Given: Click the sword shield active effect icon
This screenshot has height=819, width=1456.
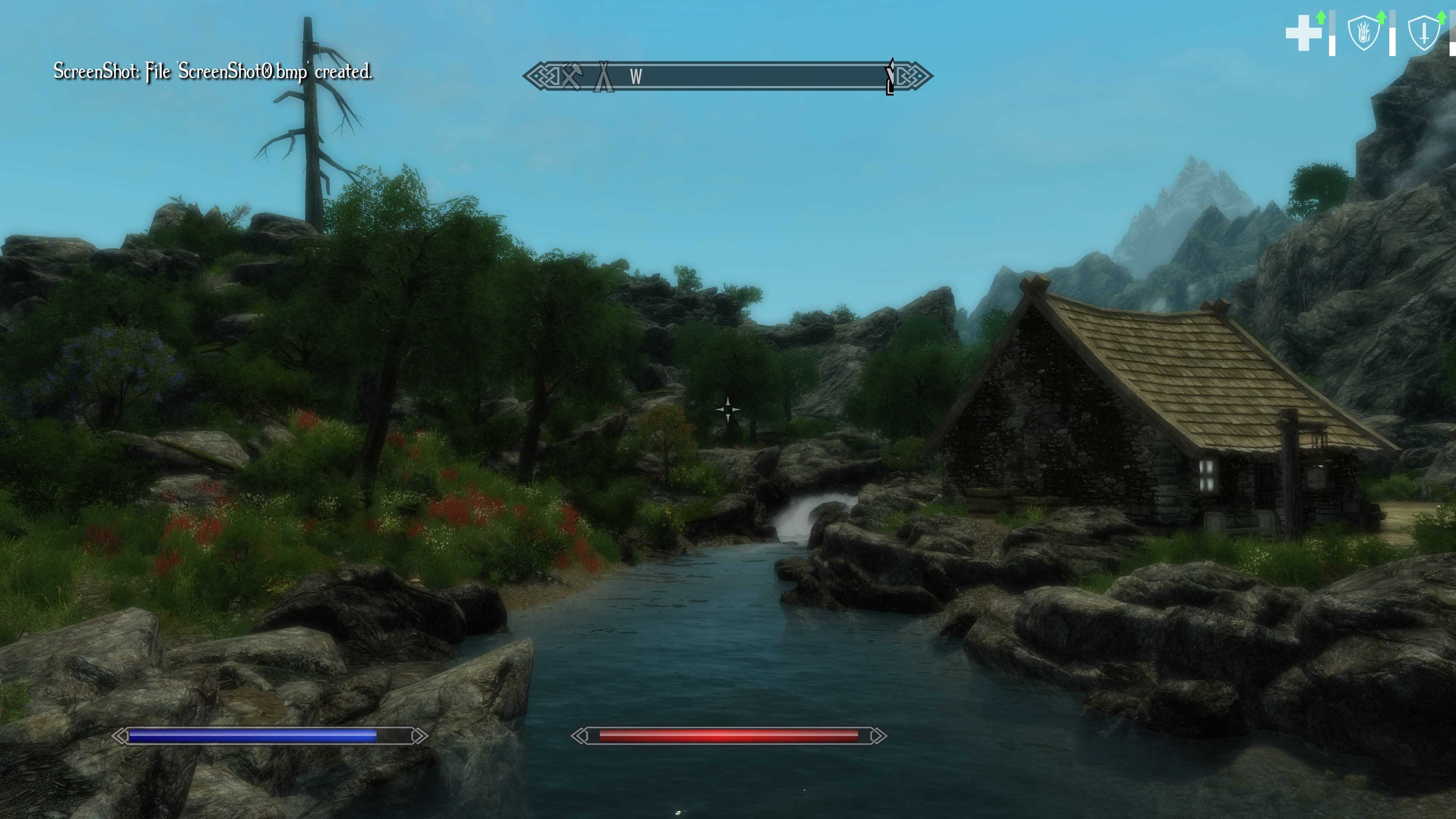Looking at the screenshot, I should click(1424, 34).
